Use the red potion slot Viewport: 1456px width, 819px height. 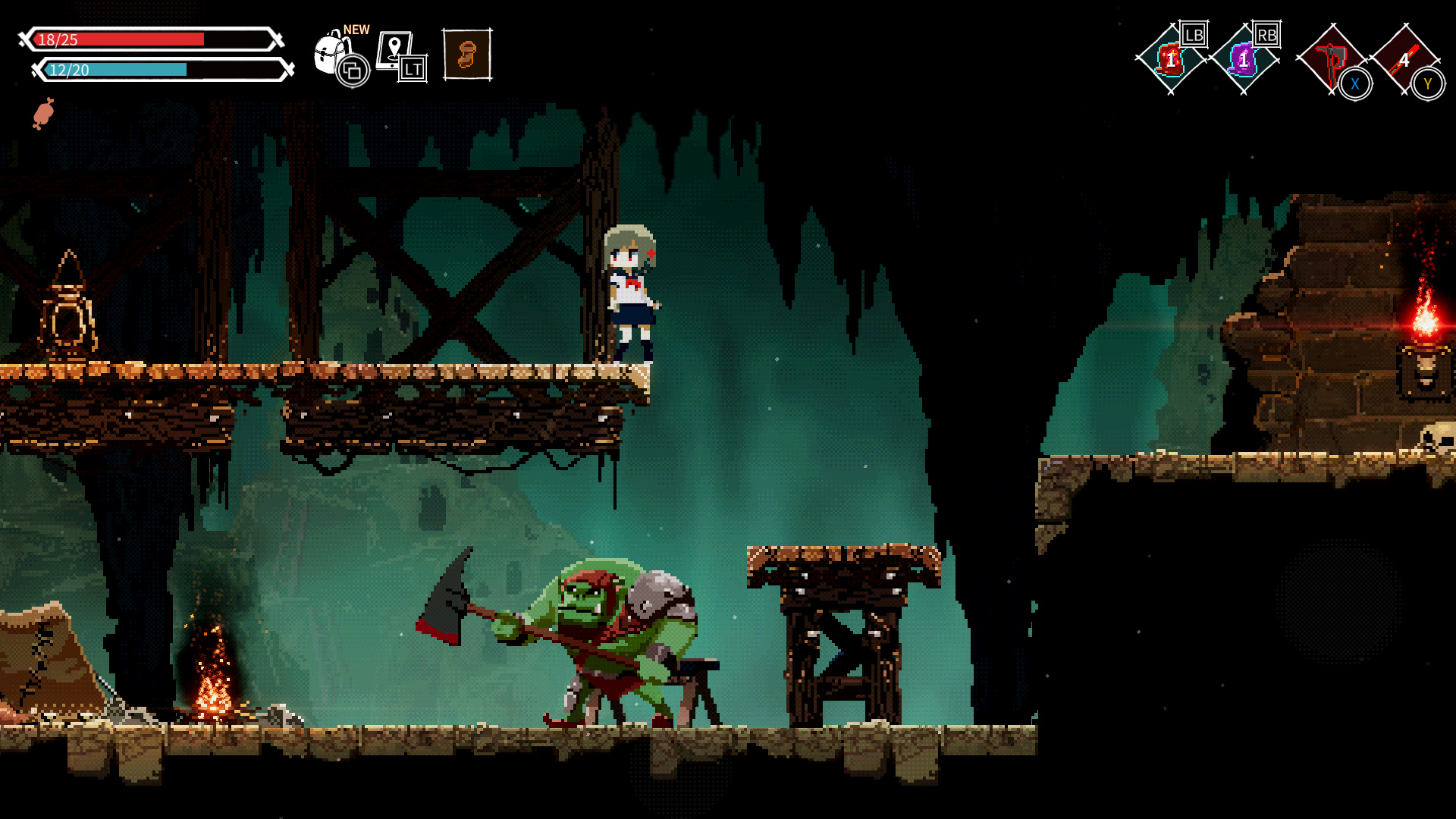1170,59
